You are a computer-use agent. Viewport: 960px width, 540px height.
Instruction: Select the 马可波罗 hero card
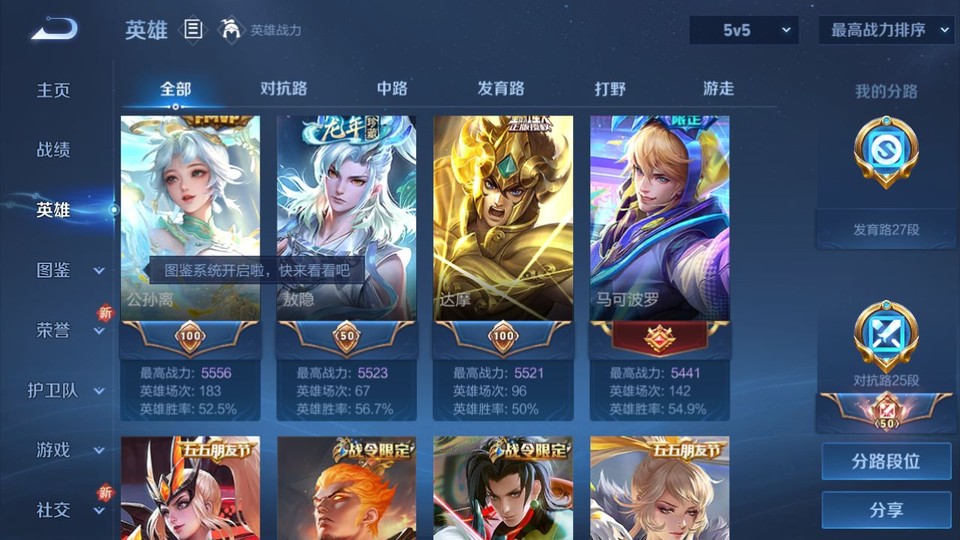point(659,218)
